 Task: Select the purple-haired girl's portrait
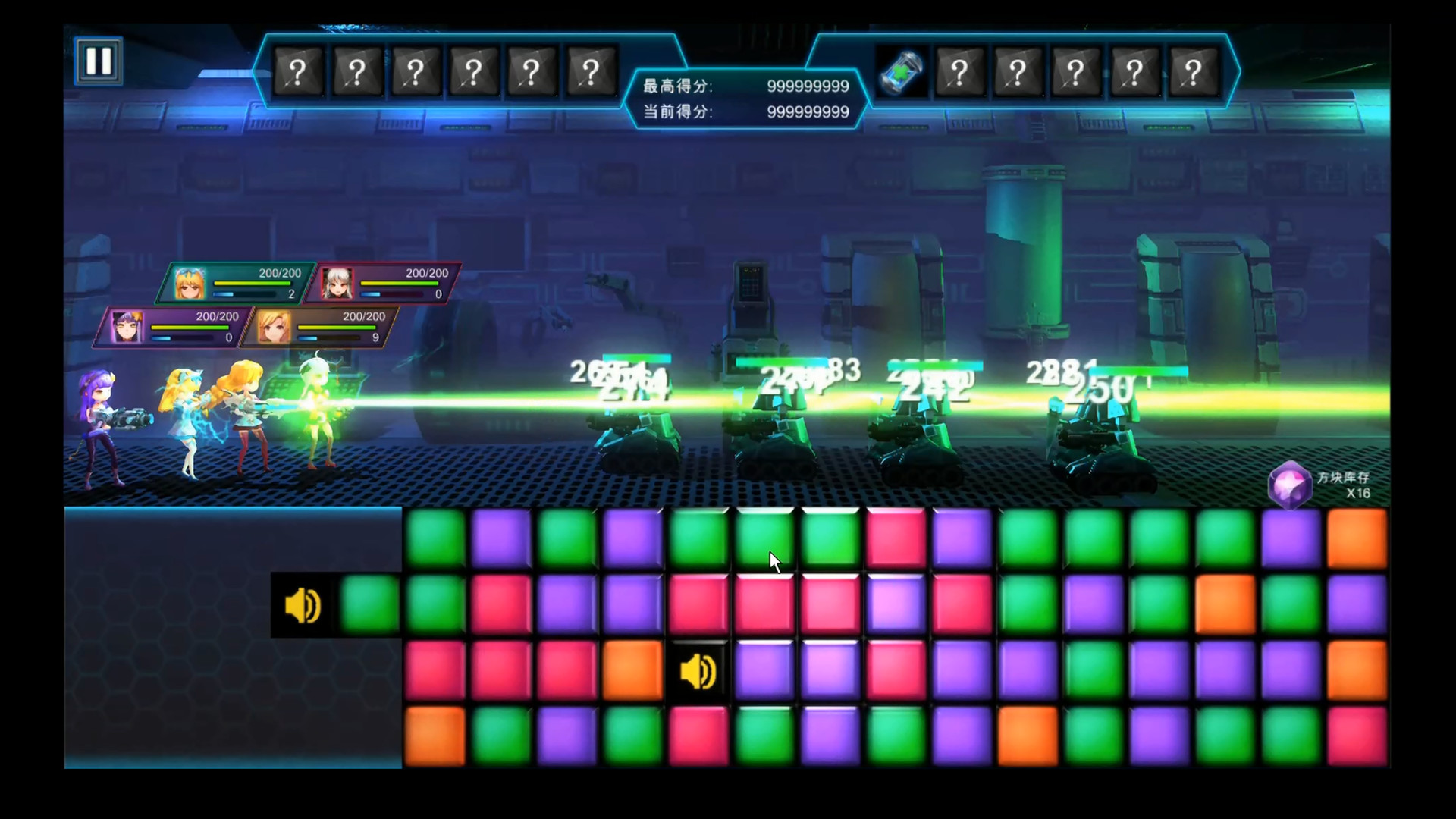tap(126, 327)
